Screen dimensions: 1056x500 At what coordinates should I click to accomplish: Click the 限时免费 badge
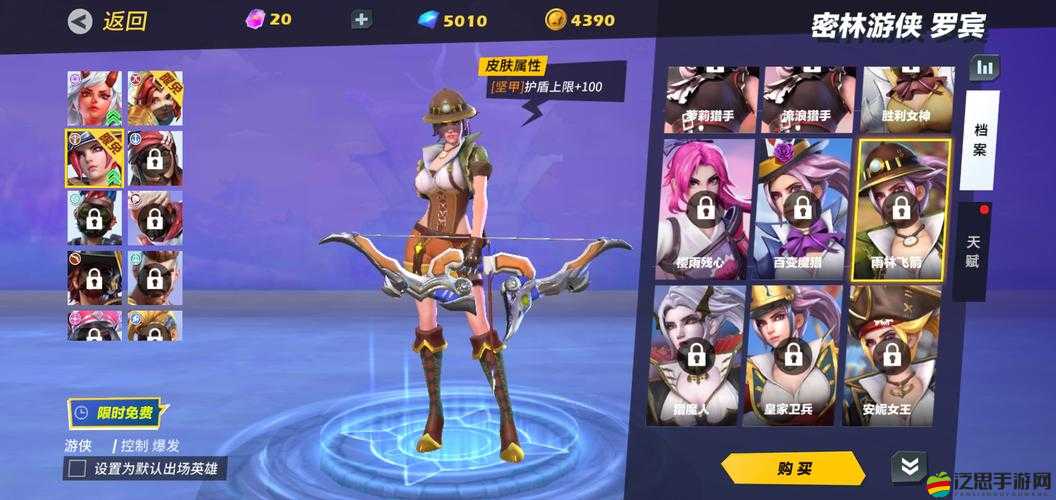115,411
